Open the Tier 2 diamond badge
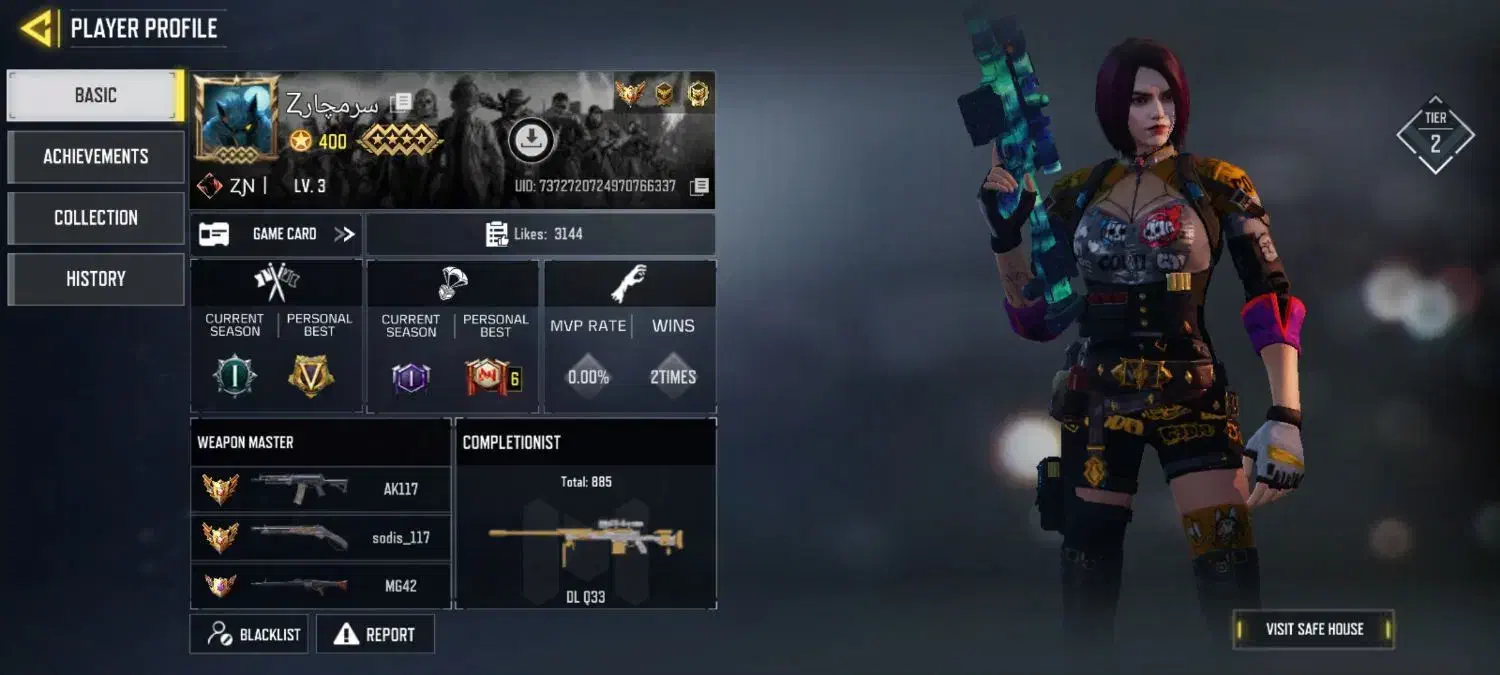Image resolution: width=1500 pixels, height=675 pixels. pos(1435,134)
